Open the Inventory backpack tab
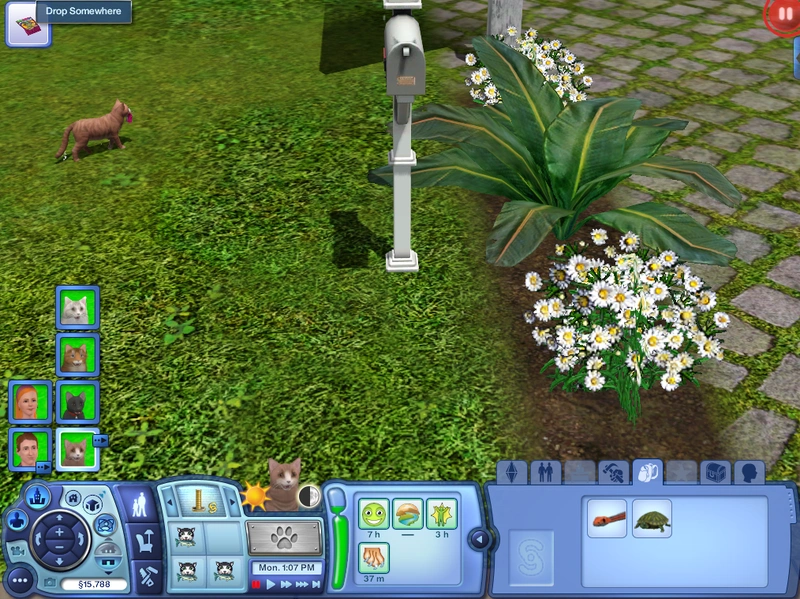The width and height of the screenshot is (800, 599). (647, 471)
